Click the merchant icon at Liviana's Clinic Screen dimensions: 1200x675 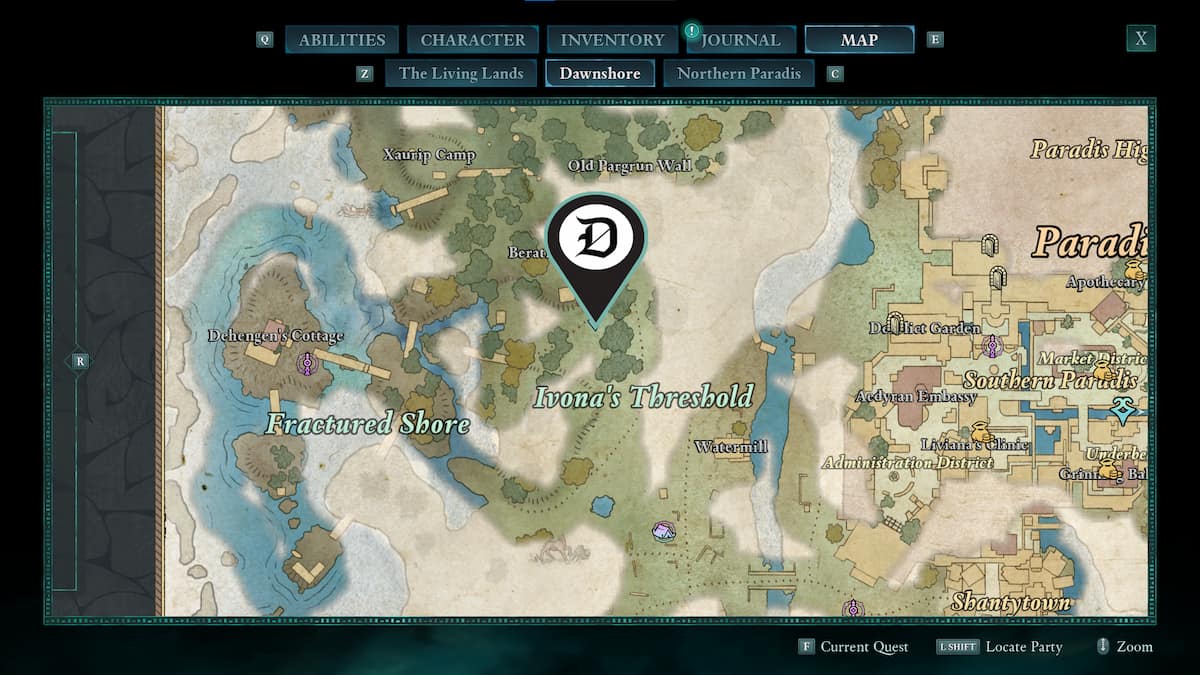[979, 433]
